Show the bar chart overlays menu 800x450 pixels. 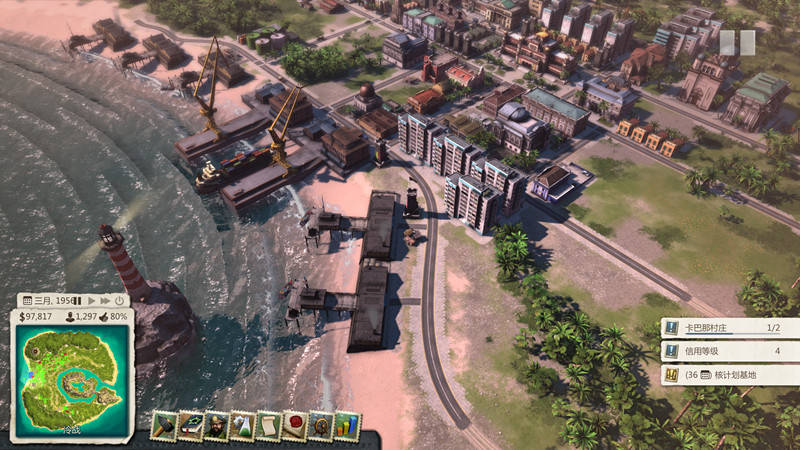347,427
